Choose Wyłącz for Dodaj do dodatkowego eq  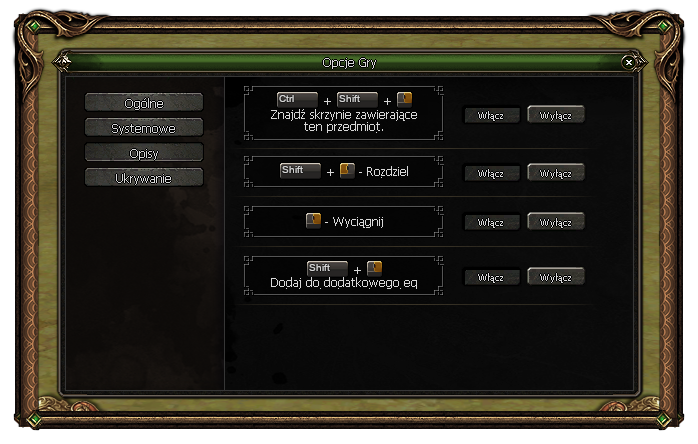555,277
